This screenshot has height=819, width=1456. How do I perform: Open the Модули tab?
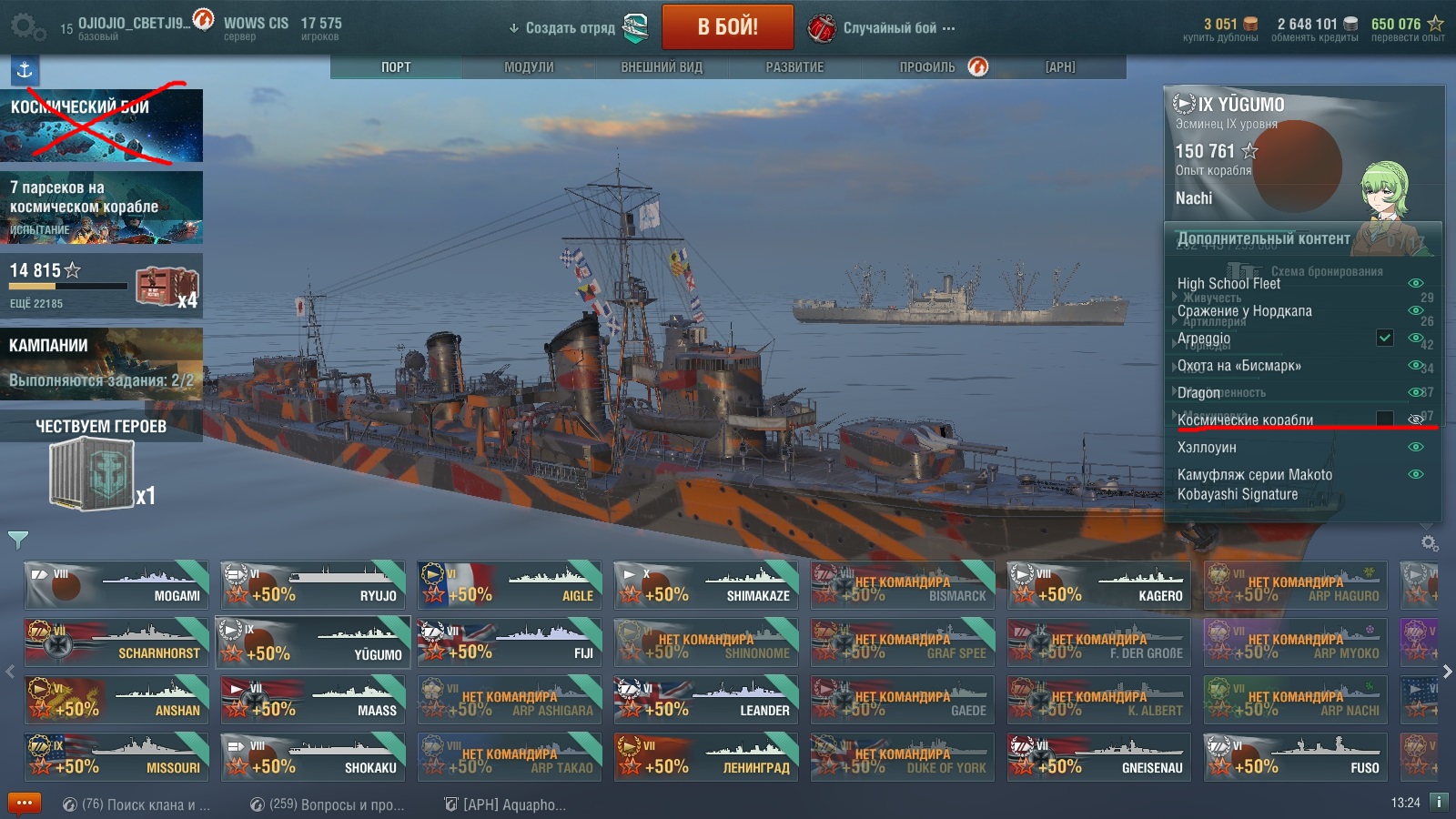[x=529, y=67]
